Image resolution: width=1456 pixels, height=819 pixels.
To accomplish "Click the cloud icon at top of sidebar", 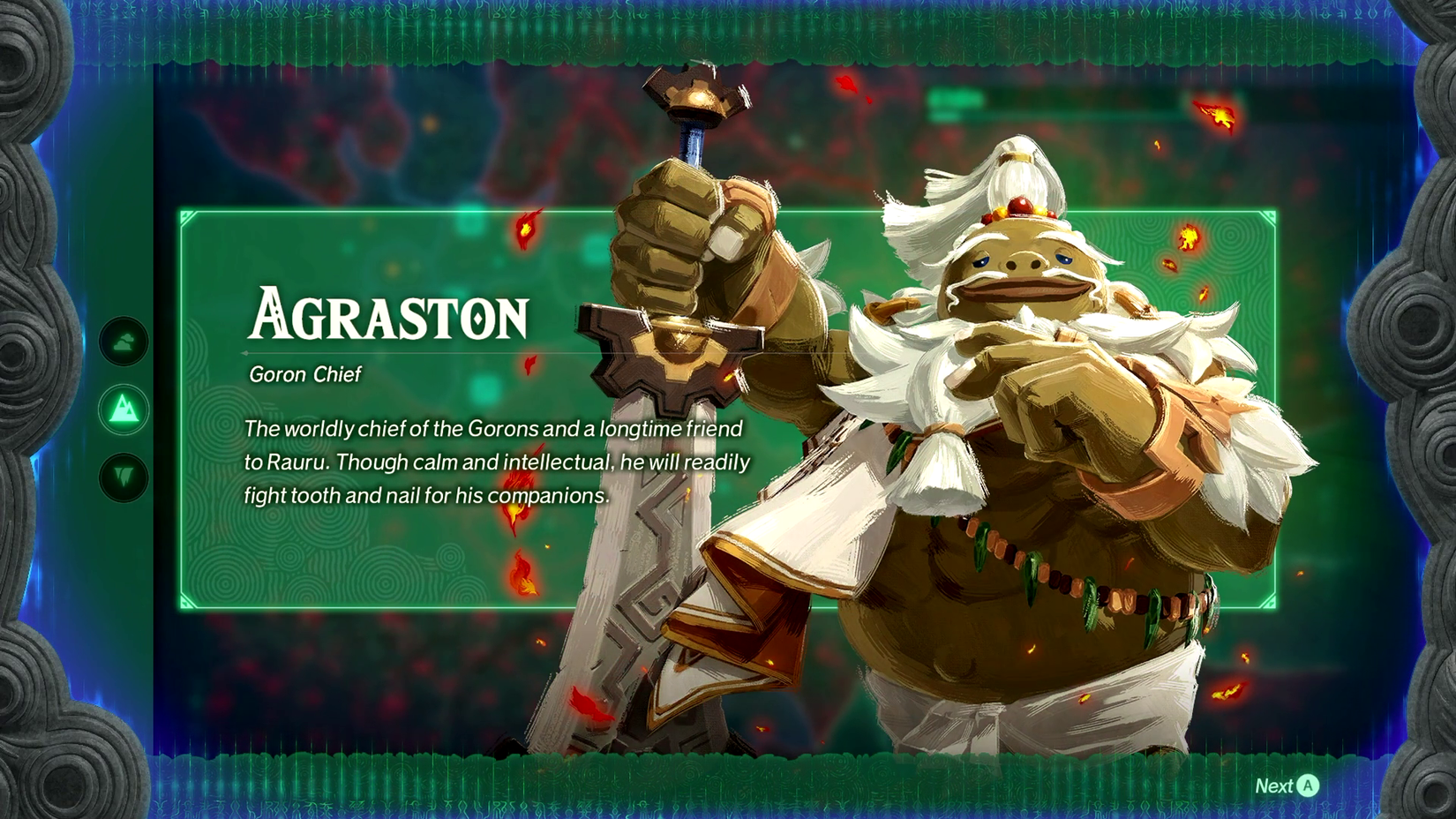I will click(124, 344).
